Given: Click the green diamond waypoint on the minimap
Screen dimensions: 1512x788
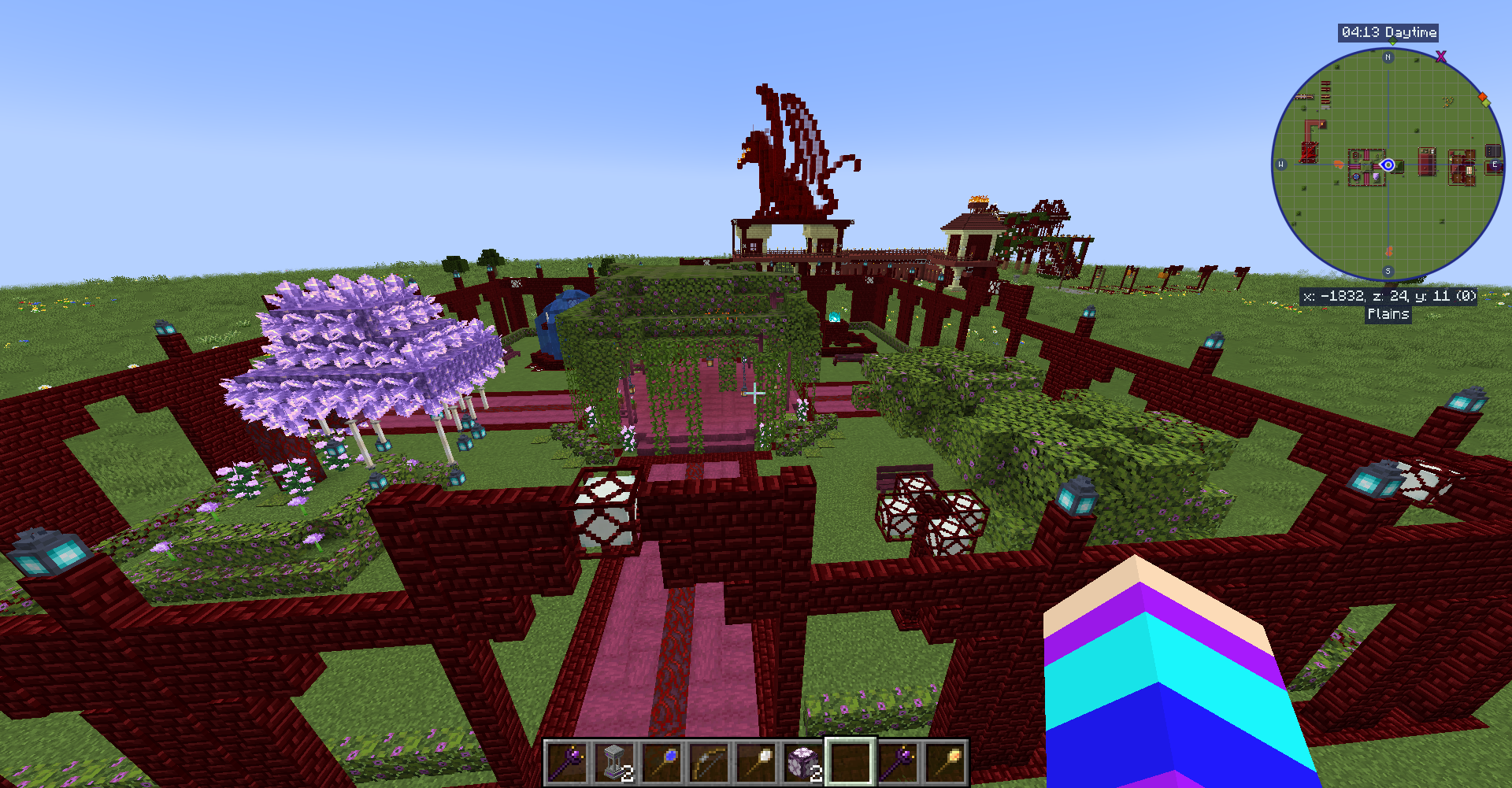Looking at the screenshot, I should click(1487, 104).
